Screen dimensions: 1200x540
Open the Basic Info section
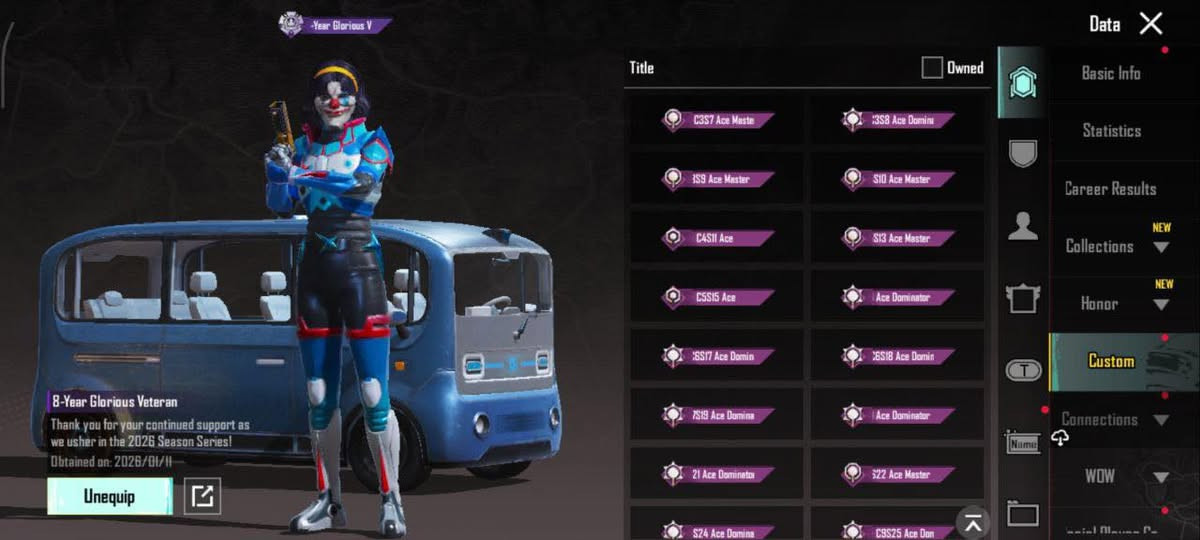1110,73
